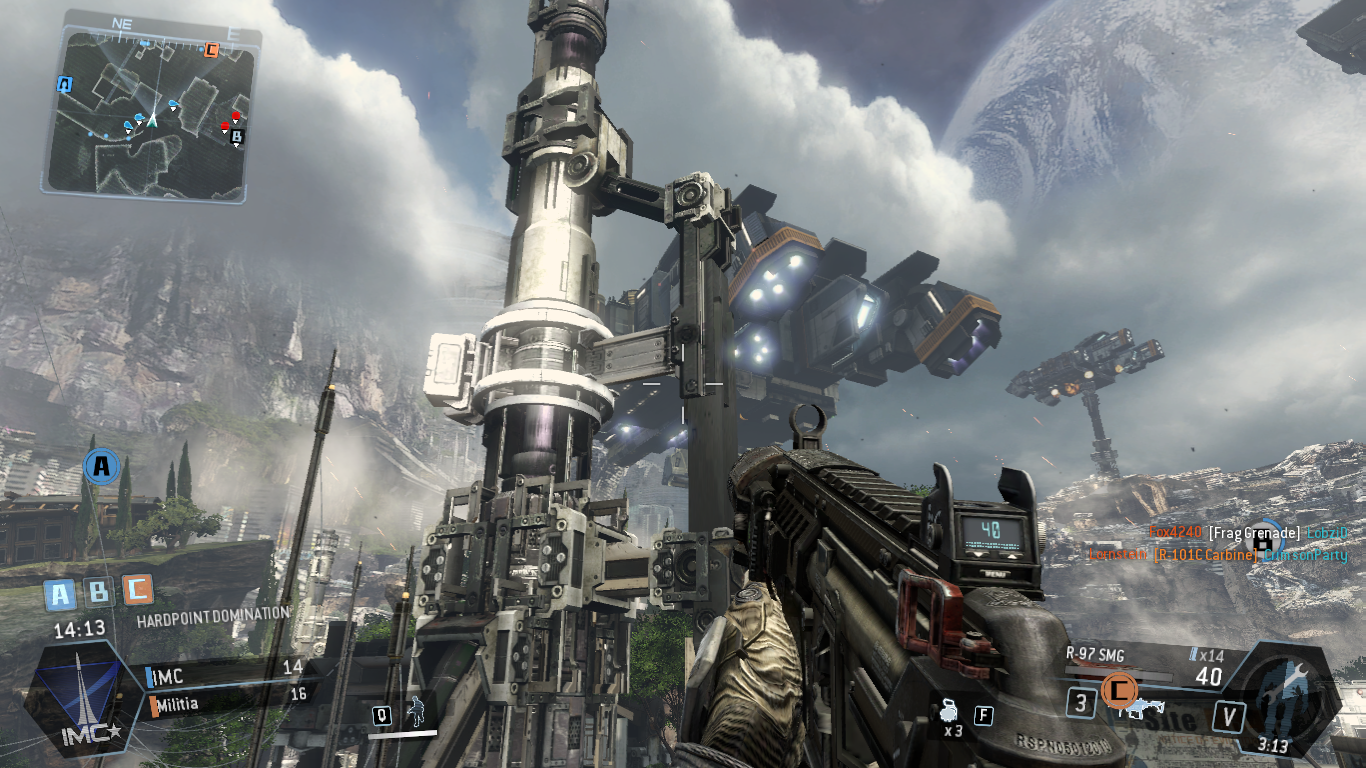Select the Fox4240 Frag Grenade kill feed entry

1248,533
